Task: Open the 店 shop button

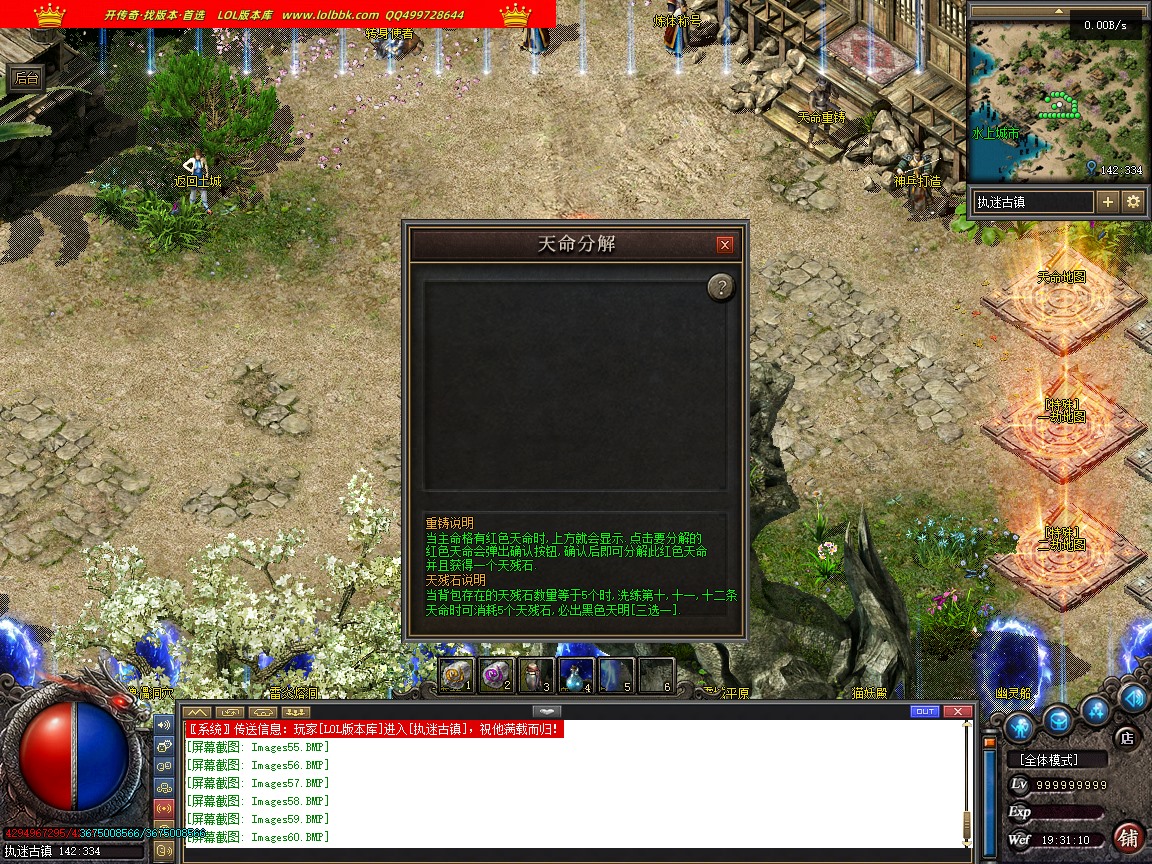Action: click(x=1127, y=738)
